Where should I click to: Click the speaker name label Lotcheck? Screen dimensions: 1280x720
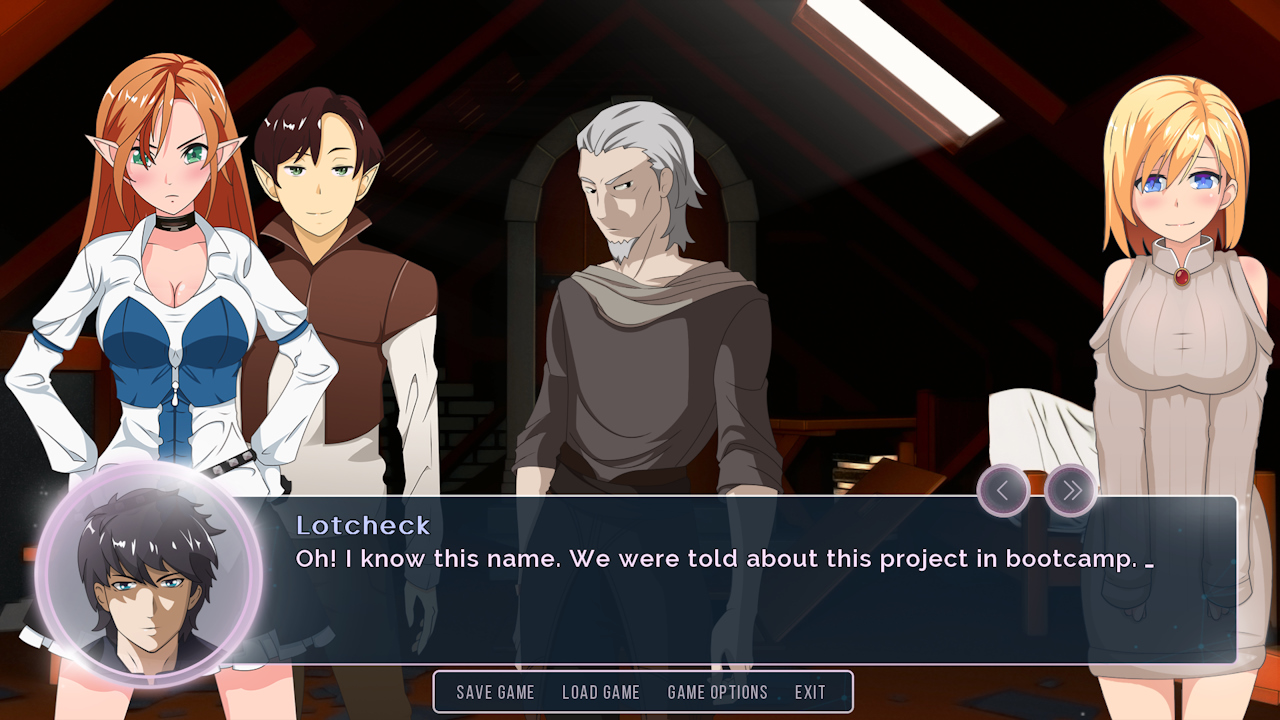tap(364, 525)
